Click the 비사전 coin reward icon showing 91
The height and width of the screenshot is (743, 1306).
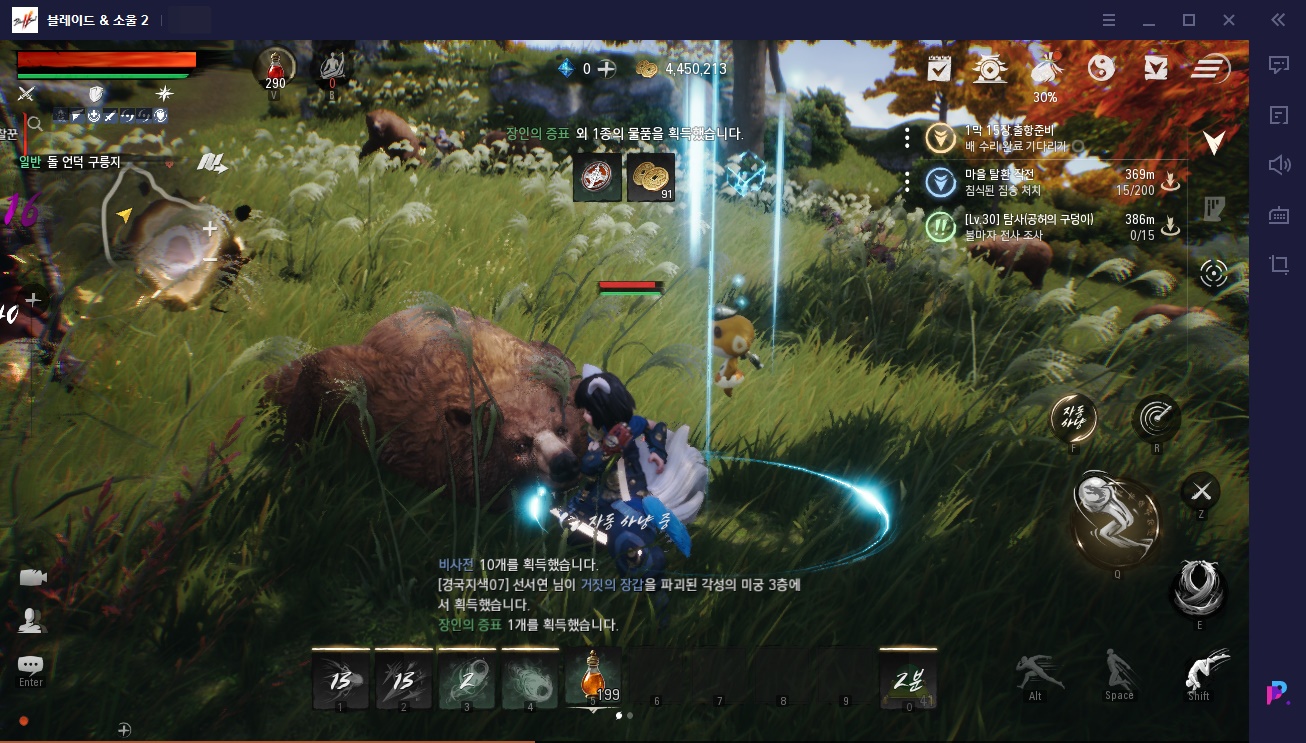(x=651, y=177)
